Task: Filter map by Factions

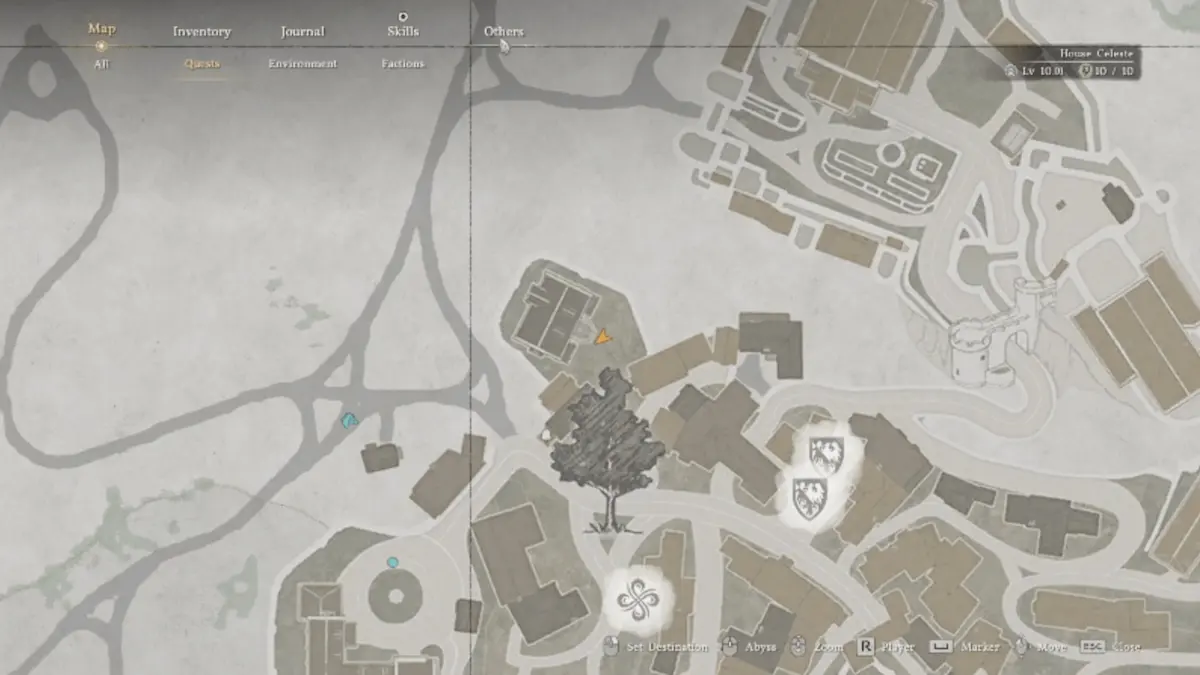Action: (x=402, y=64)
